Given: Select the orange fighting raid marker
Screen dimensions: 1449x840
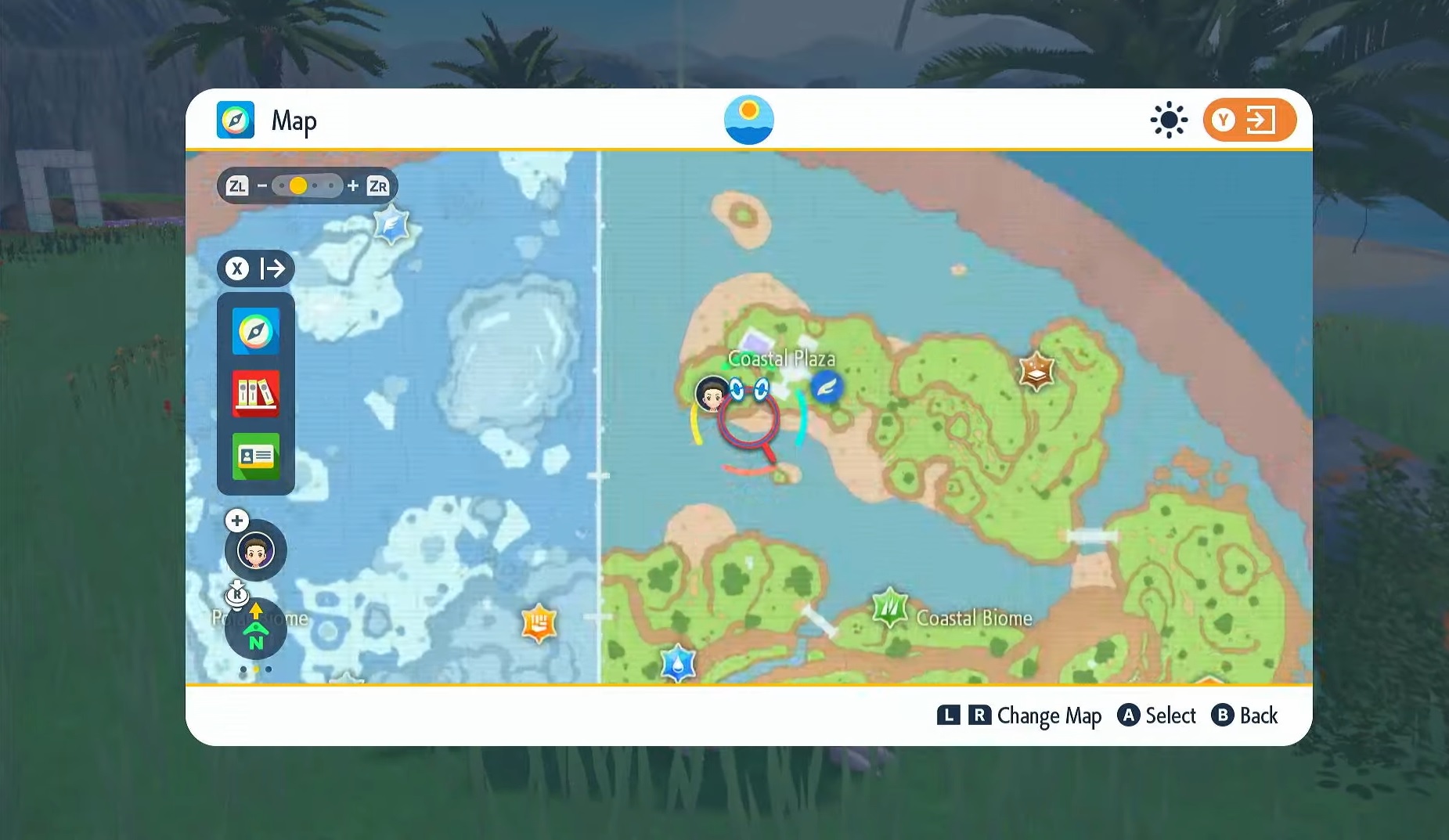Looking at the screenshot, I should pyautogui.click(x=539, y=624).
